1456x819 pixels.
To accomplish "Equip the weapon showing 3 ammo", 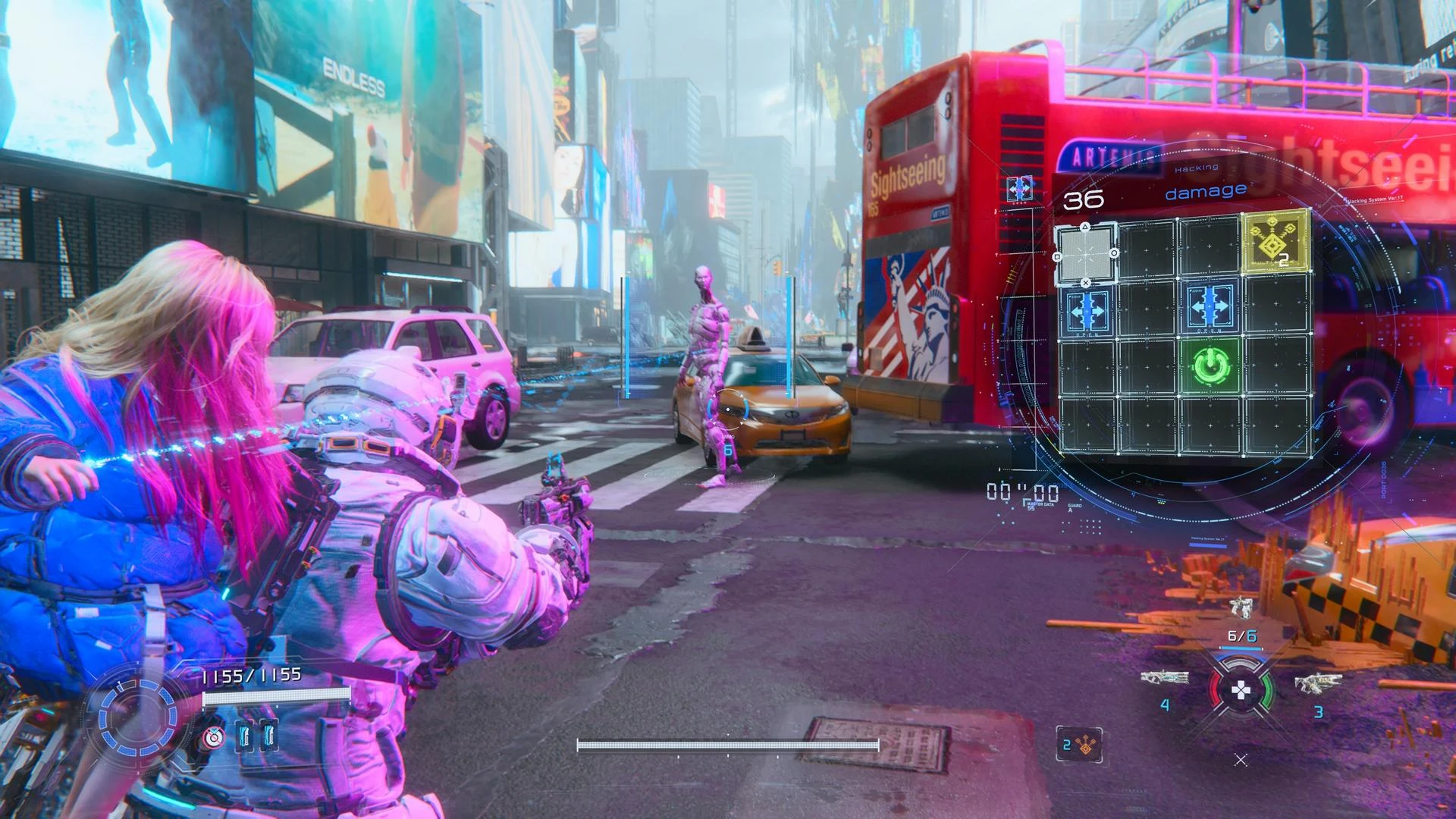I will pyautogui.click(x=1317, y=682).
